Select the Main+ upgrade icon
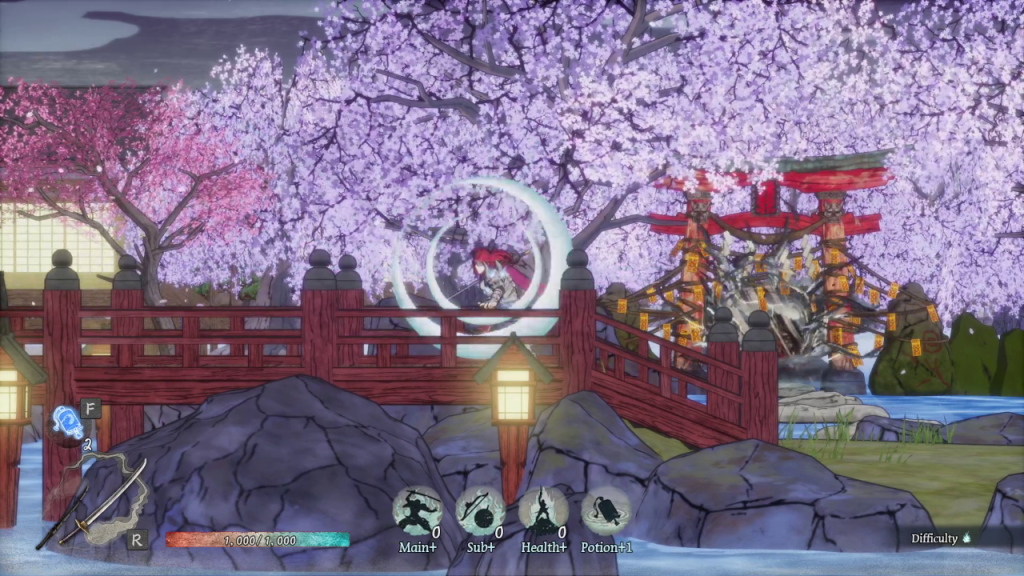1024x576 pixels. pos(417,511)
